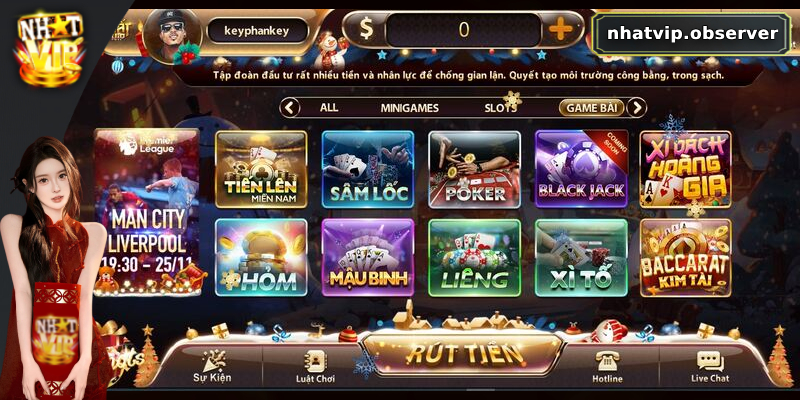Open the Tiến Lên Miền Nam game
This screenshot has width=800, height=400.
[261, 168]
